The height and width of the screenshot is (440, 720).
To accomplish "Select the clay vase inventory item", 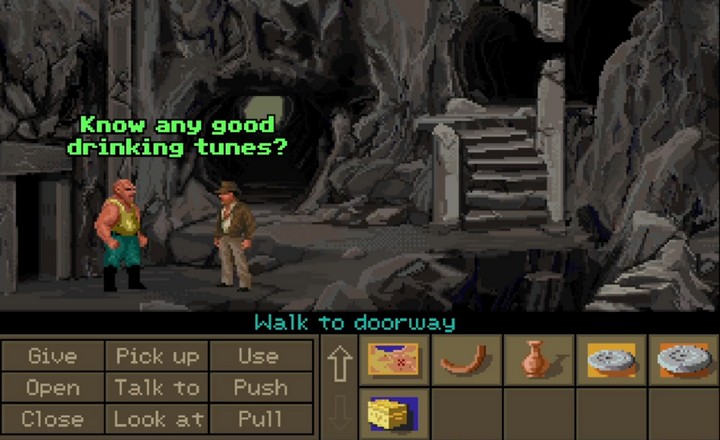I will click(538, 360).
